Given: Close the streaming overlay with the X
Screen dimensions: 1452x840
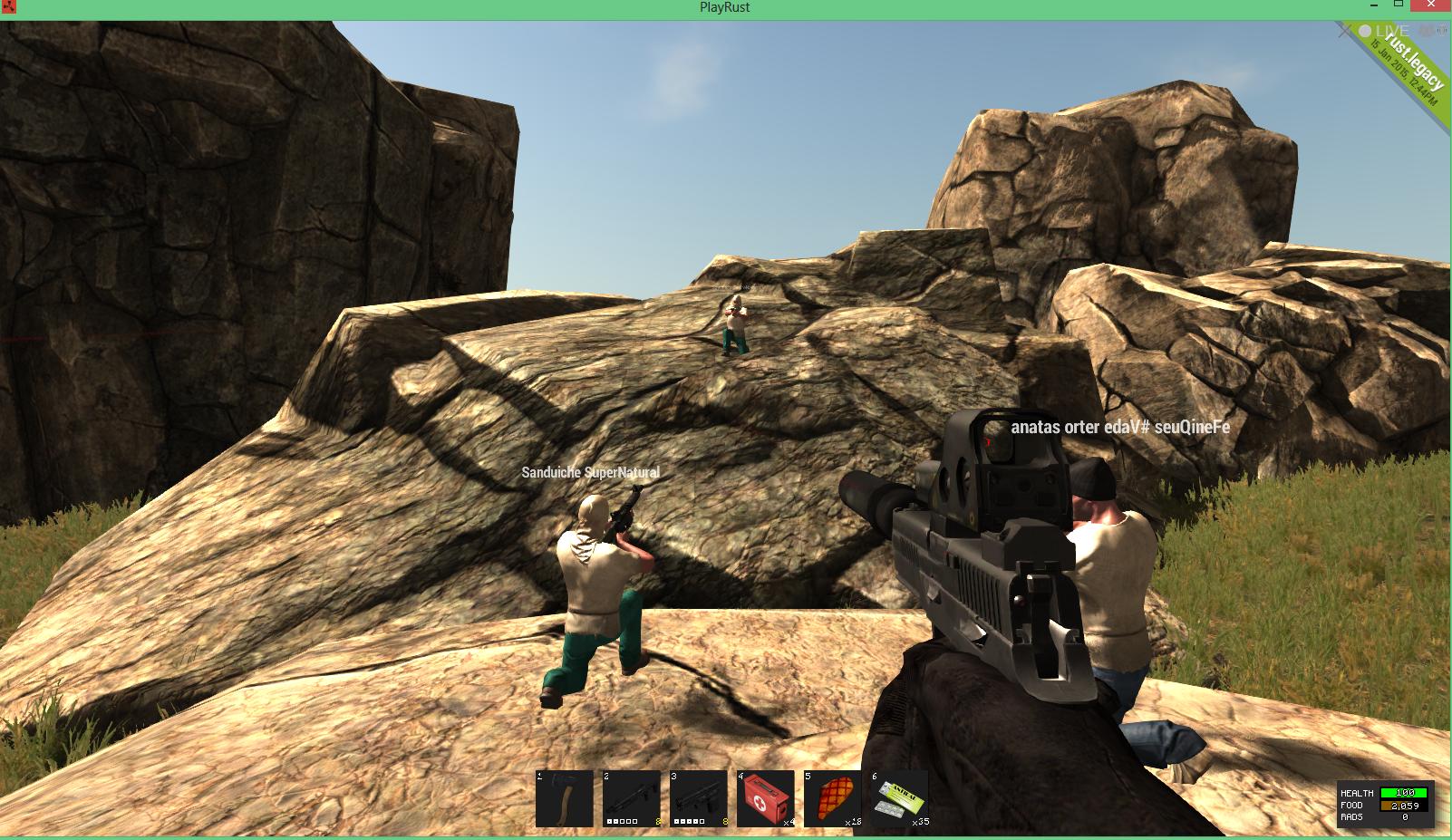Looking at the screenshot, I should (x=1344, y=31).
